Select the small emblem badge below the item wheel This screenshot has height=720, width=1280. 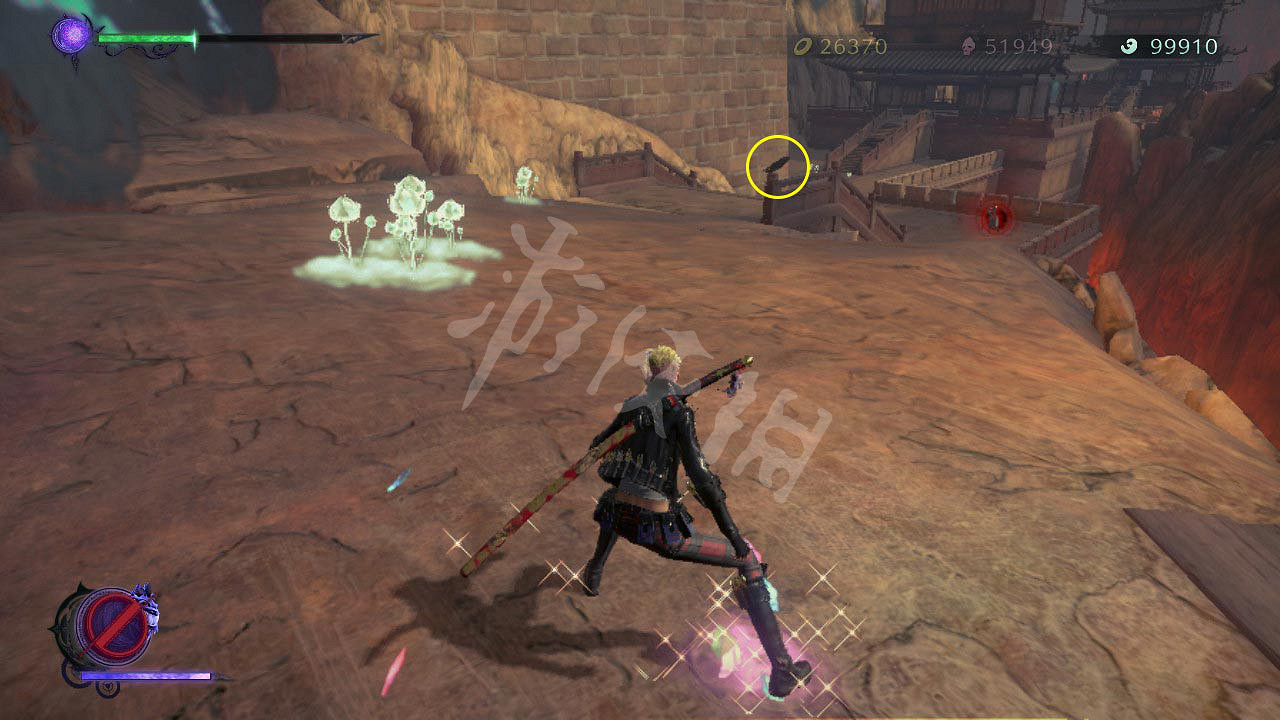(x=108, y=687)
